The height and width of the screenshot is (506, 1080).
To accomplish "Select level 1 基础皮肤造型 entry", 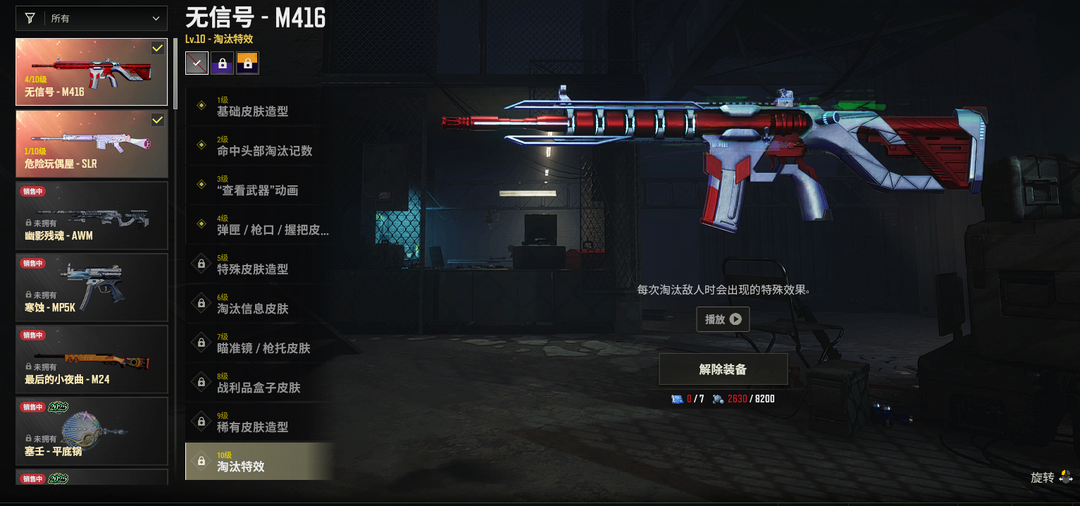I will [258, 106].
